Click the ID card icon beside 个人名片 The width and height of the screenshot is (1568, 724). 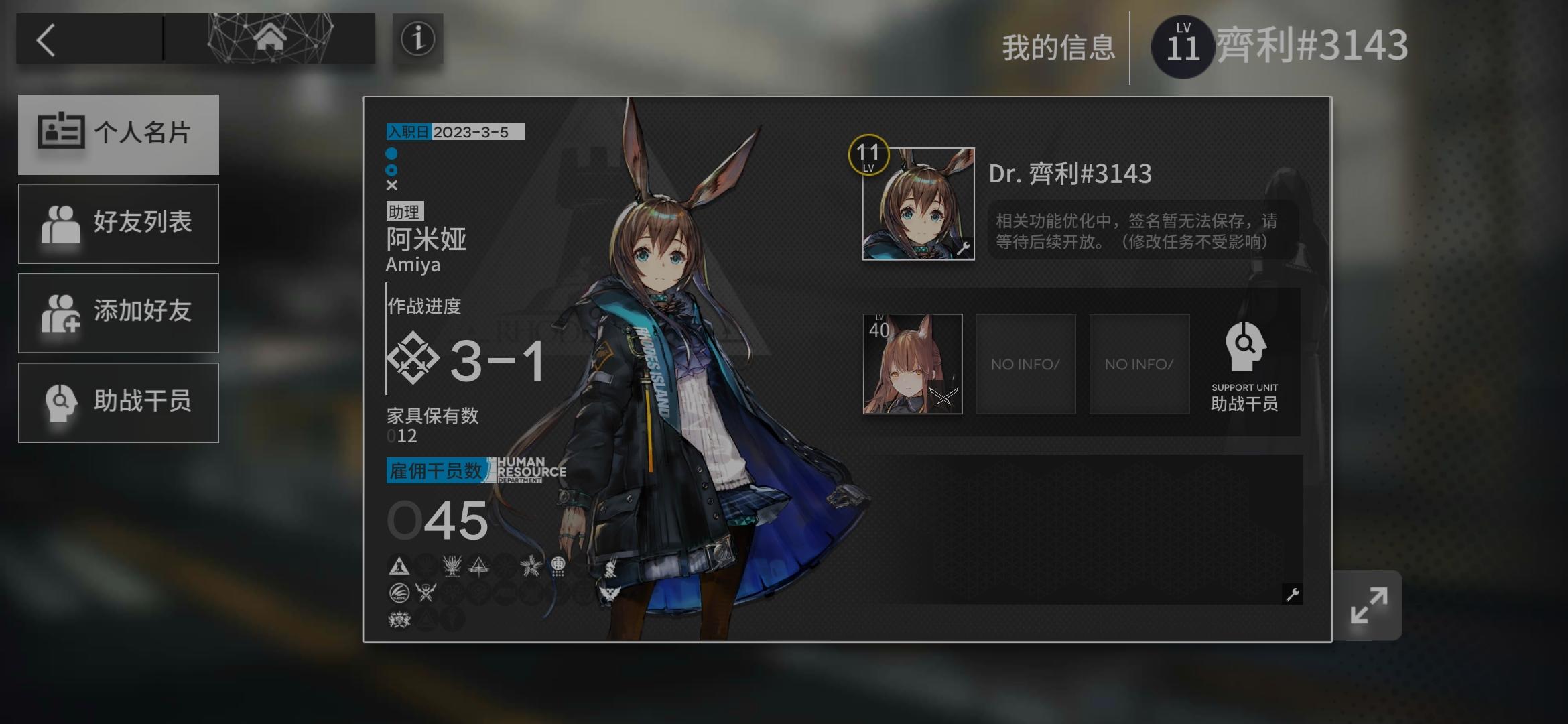pyautogui.click(x=60, y=133)
